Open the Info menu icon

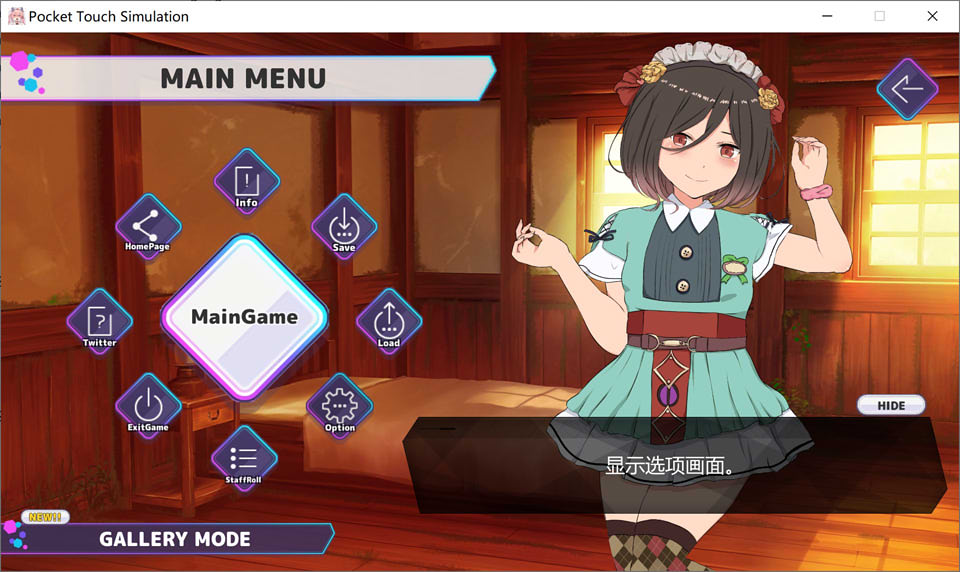pyautogui.click(x=246, y=183)
